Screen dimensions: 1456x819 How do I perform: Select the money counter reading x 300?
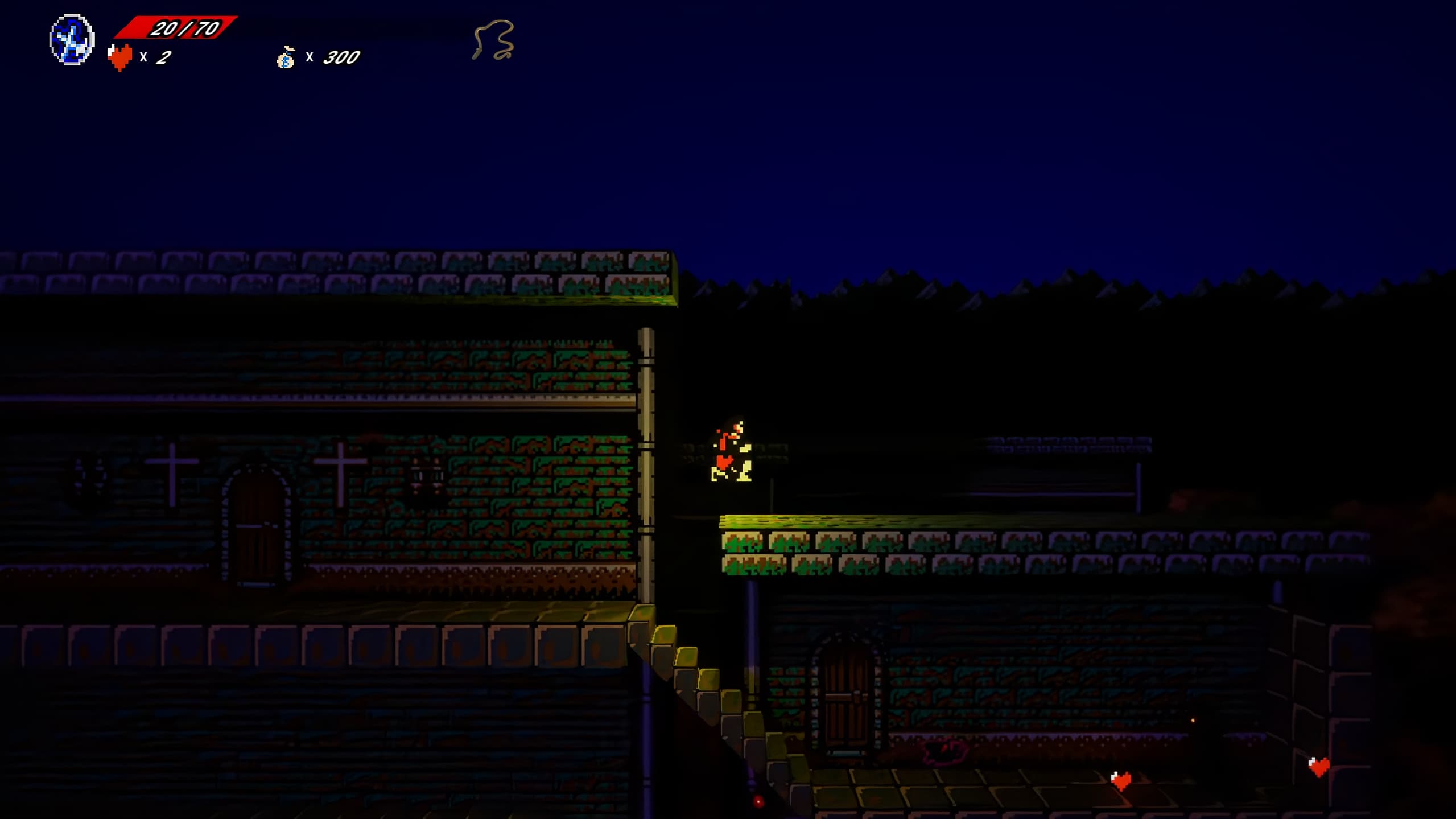click(333, 57)
